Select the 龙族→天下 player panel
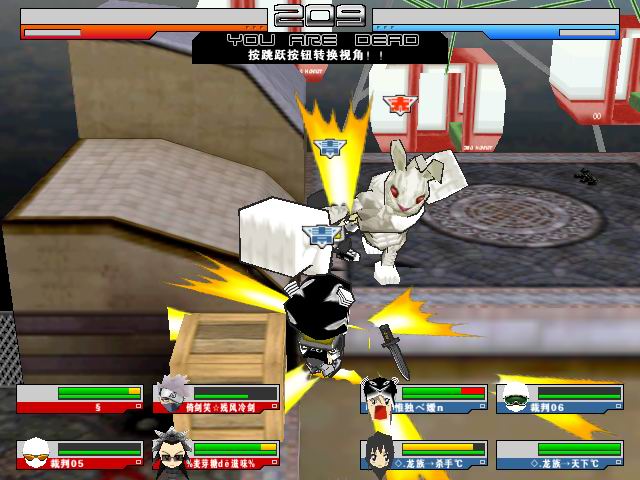640x480 pixels. click(x=560, y=455)
